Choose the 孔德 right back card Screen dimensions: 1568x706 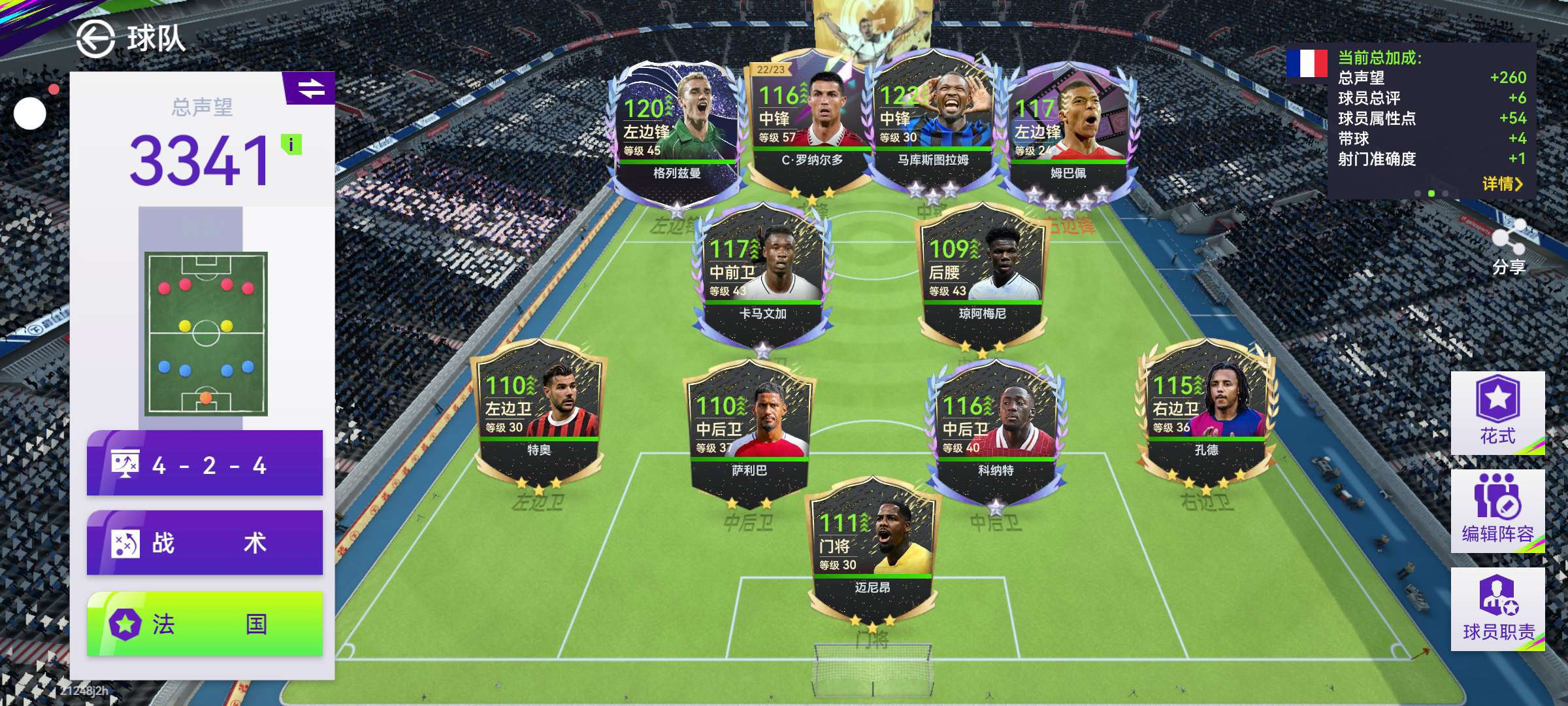pyautogui.click(x=1206, y=412)
